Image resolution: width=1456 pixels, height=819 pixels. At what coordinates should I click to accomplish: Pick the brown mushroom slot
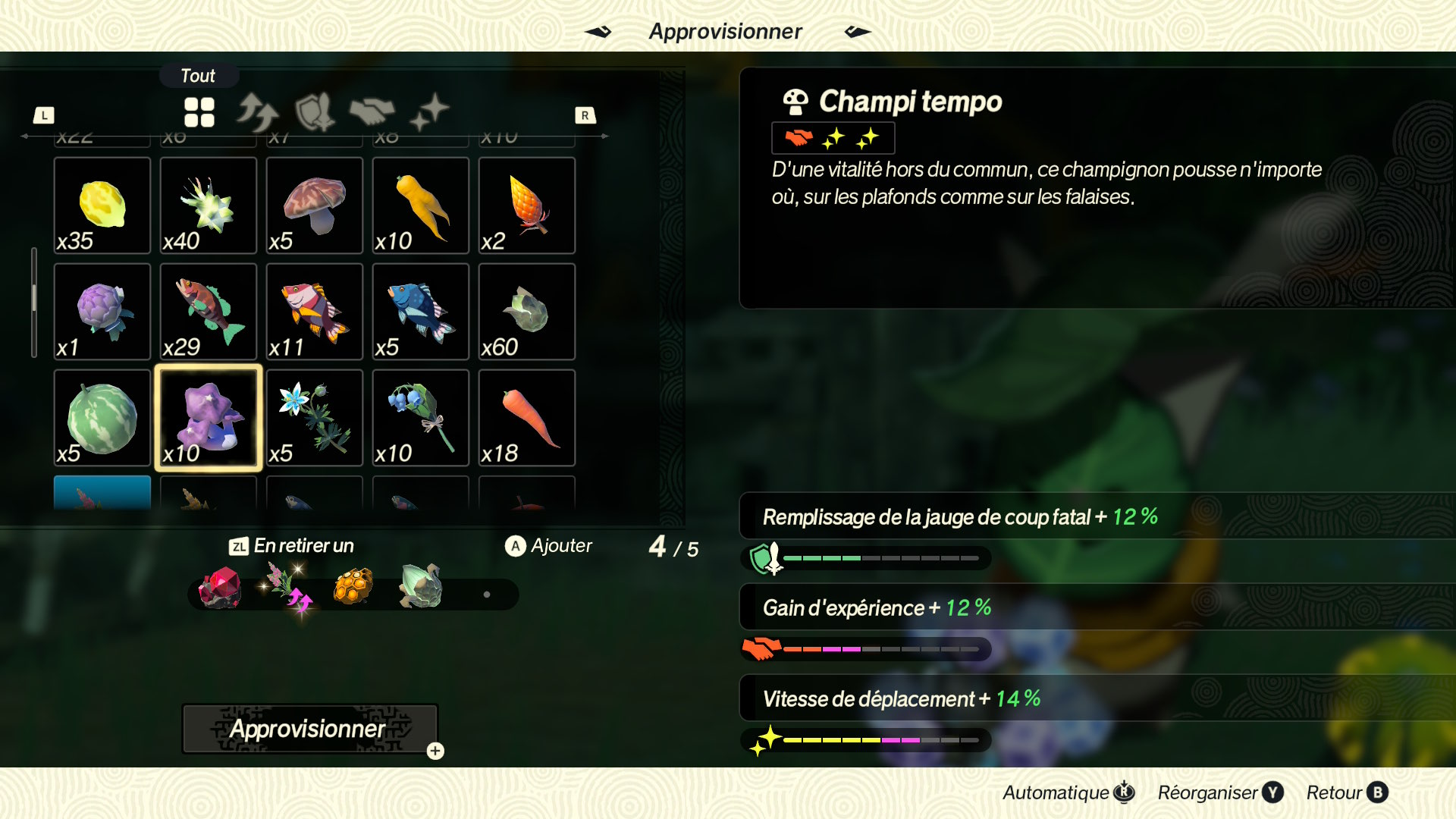pos(315,206)
